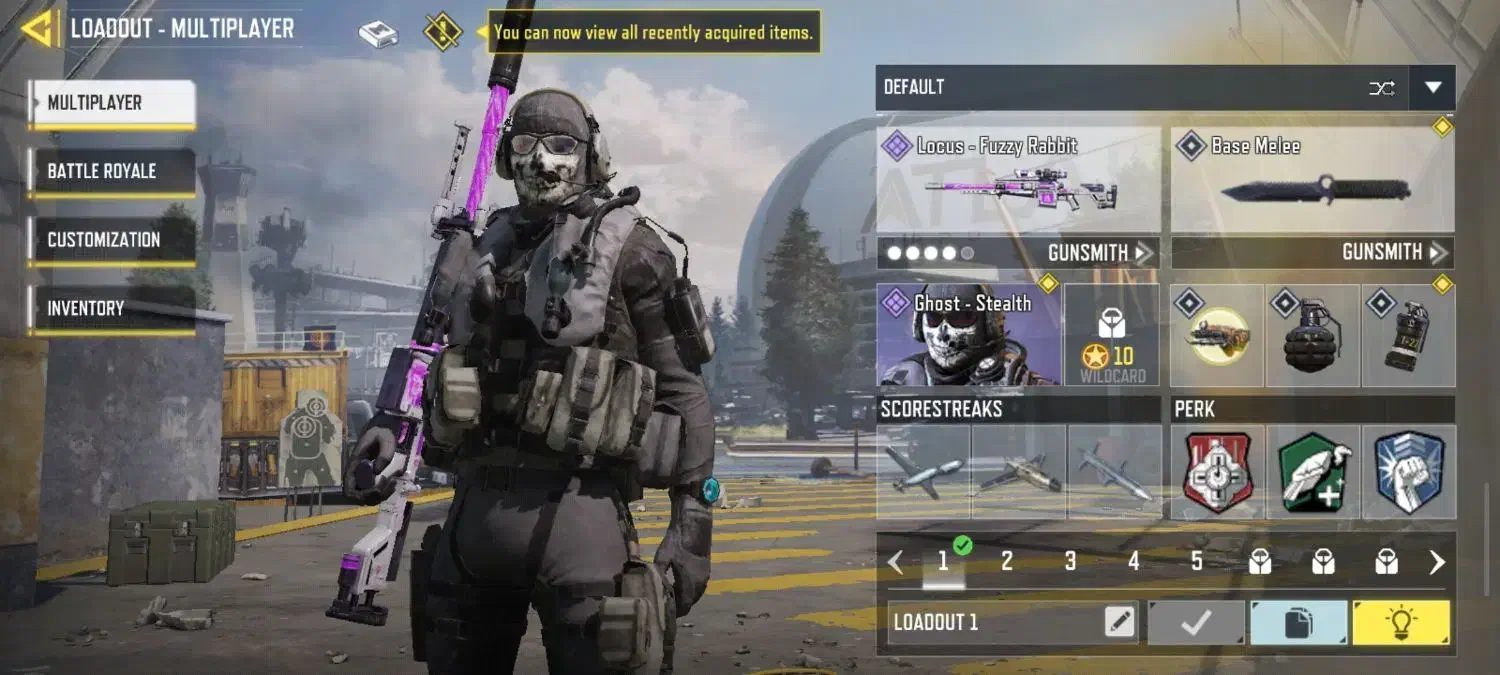Open the red crosshair perk slot
The image size is (1500, 675).
pyautogui.click(x=1218, y=472)
